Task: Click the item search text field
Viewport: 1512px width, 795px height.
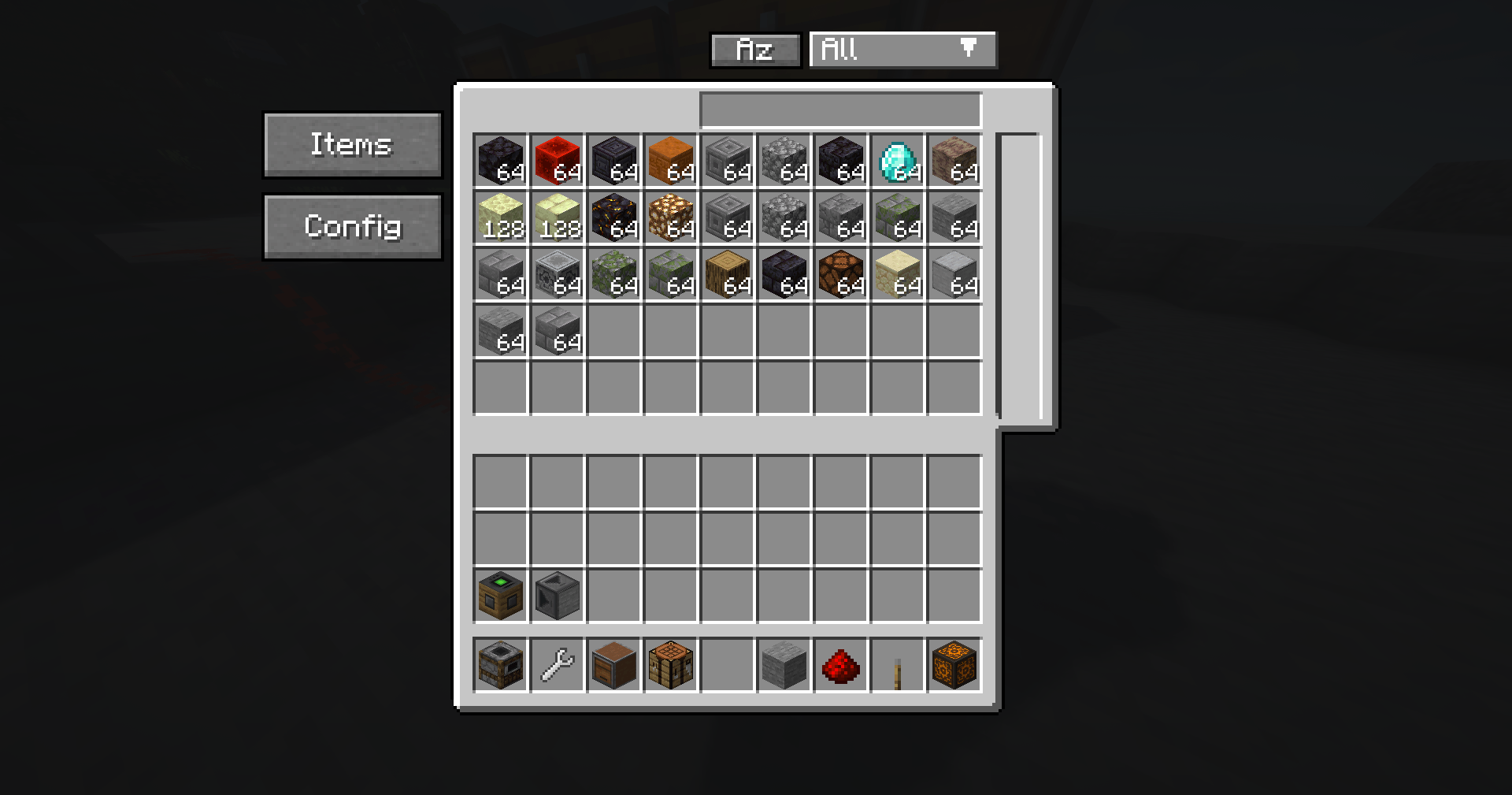Action: pyautogui.click(x=839, y=109)
